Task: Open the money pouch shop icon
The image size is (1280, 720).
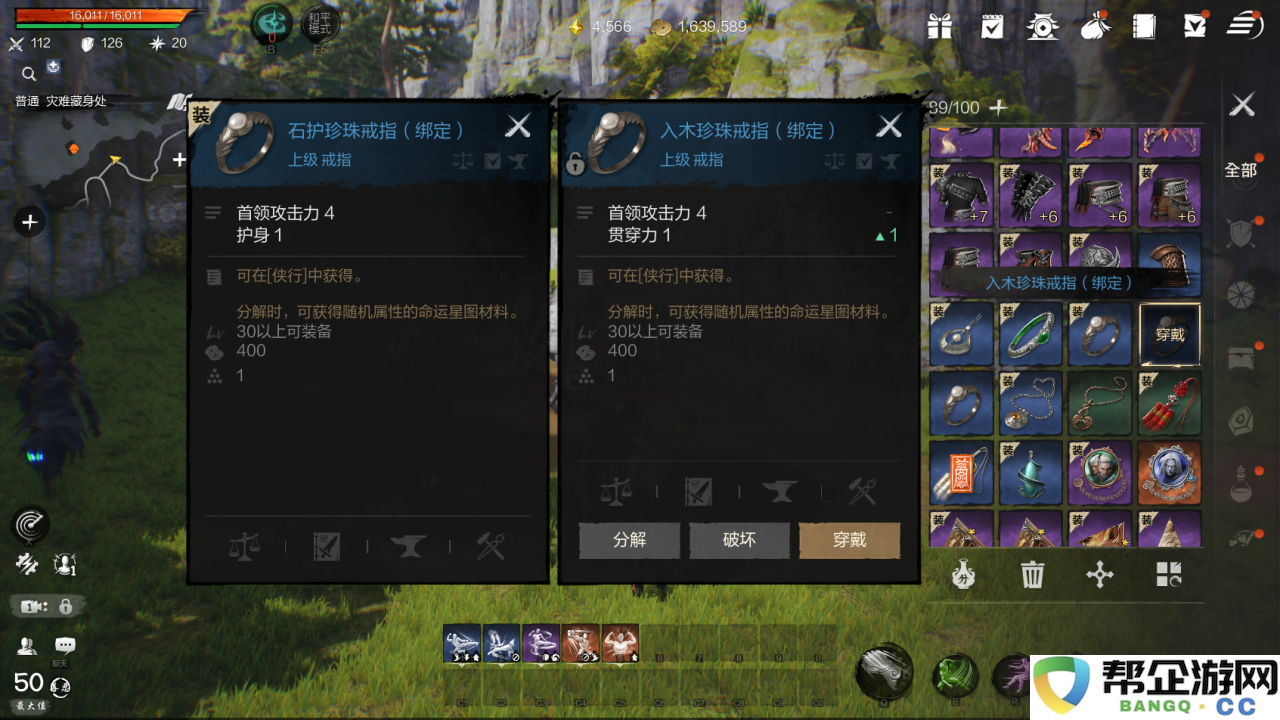Action: pos(1095,27)
